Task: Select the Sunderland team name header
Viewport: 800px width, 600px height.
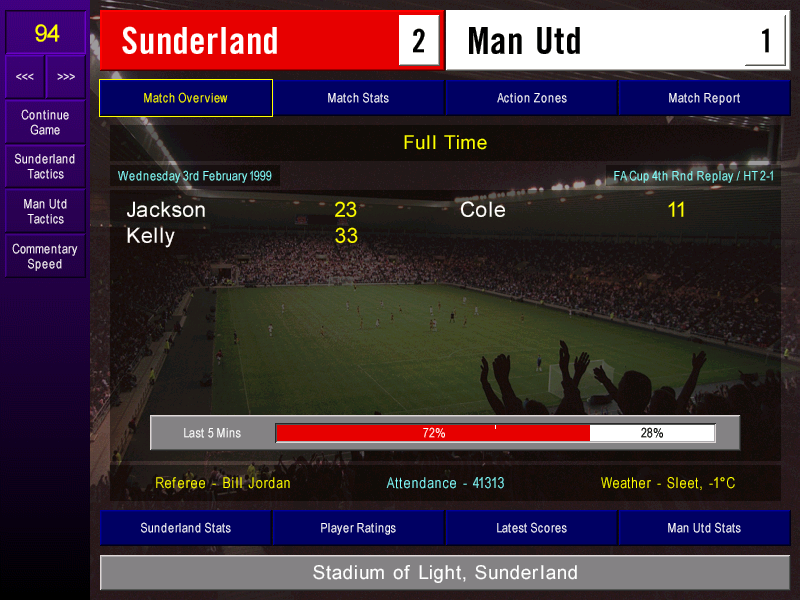Action: click(x=200, y=41)
